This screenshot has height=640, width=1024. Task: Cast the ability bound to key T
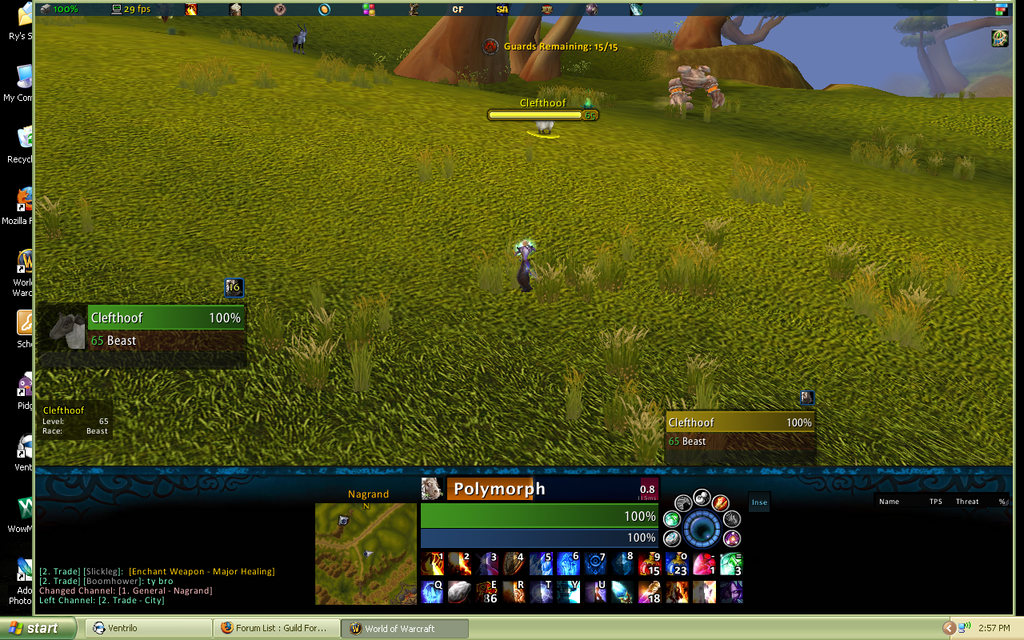(x=541, y=592)
